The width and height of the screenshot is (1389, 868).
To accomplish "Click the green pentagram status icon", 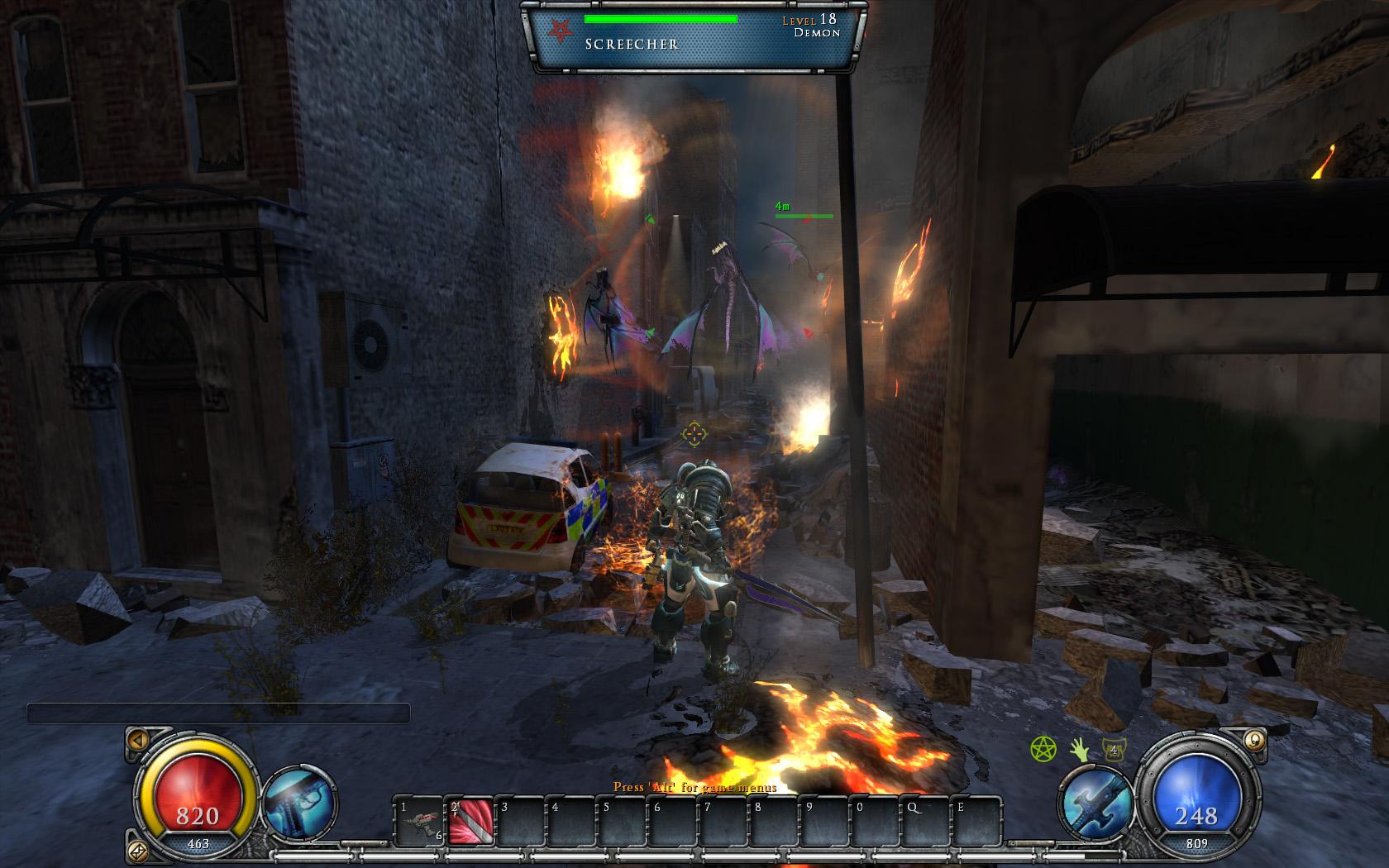I will coord(1043,750).
